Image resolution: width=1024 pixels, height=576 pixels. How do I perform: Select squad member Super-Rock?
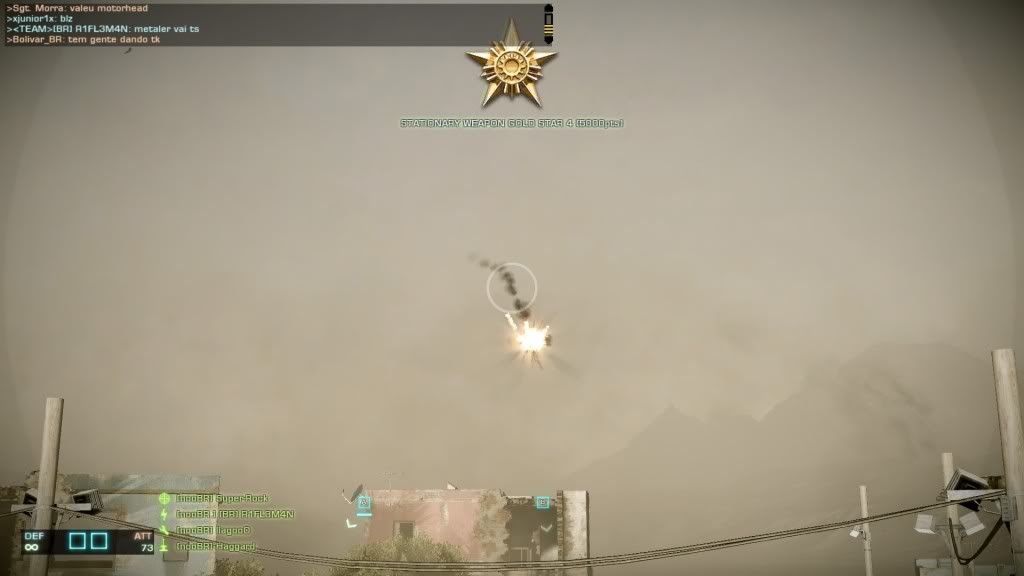[221, 498]
